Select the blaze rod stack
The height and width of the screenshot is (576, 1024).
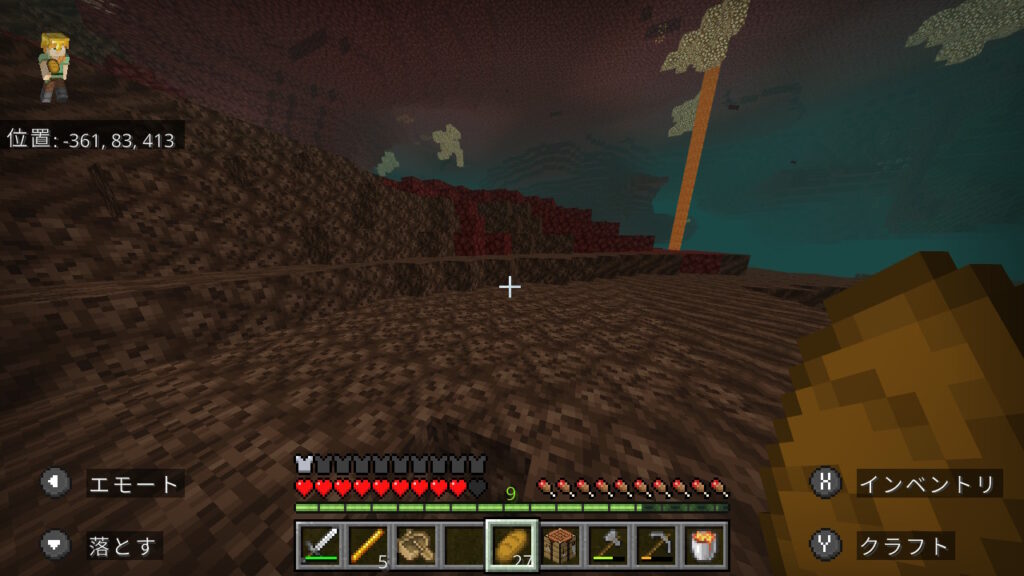click(366, 546)
